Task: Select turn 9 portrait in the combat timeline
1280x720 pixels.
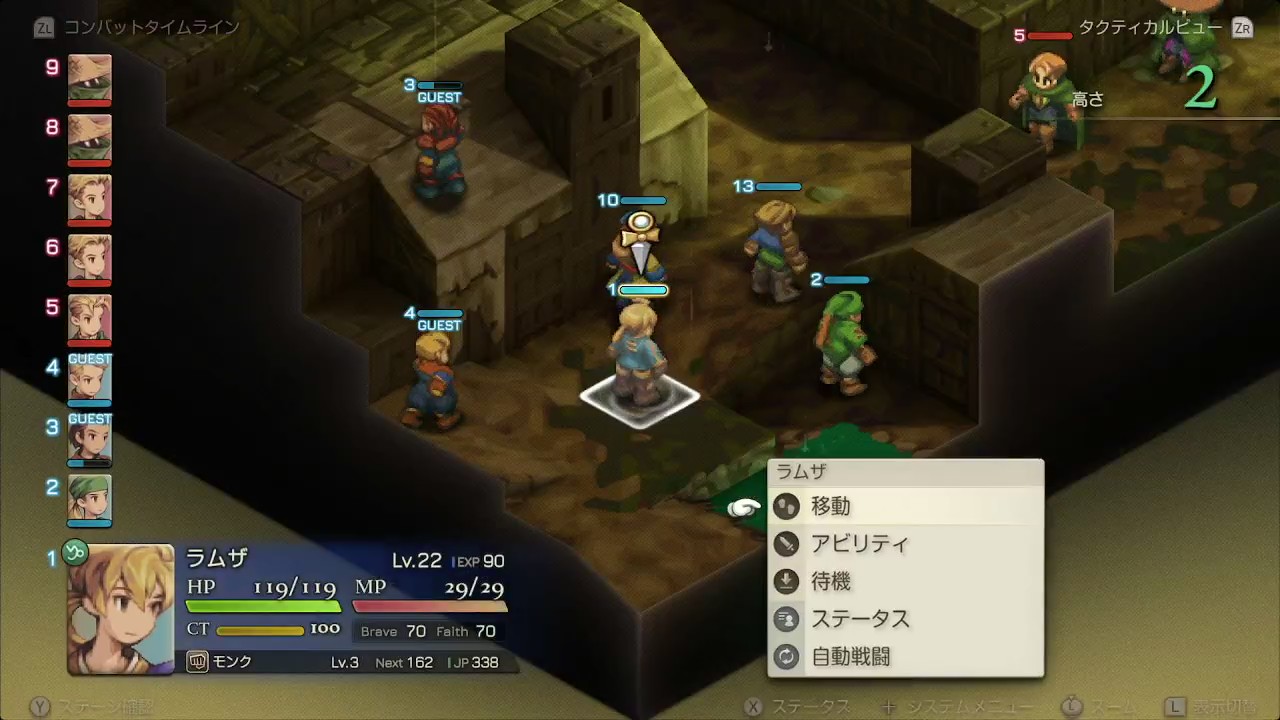Action: (x=89, y=80)
